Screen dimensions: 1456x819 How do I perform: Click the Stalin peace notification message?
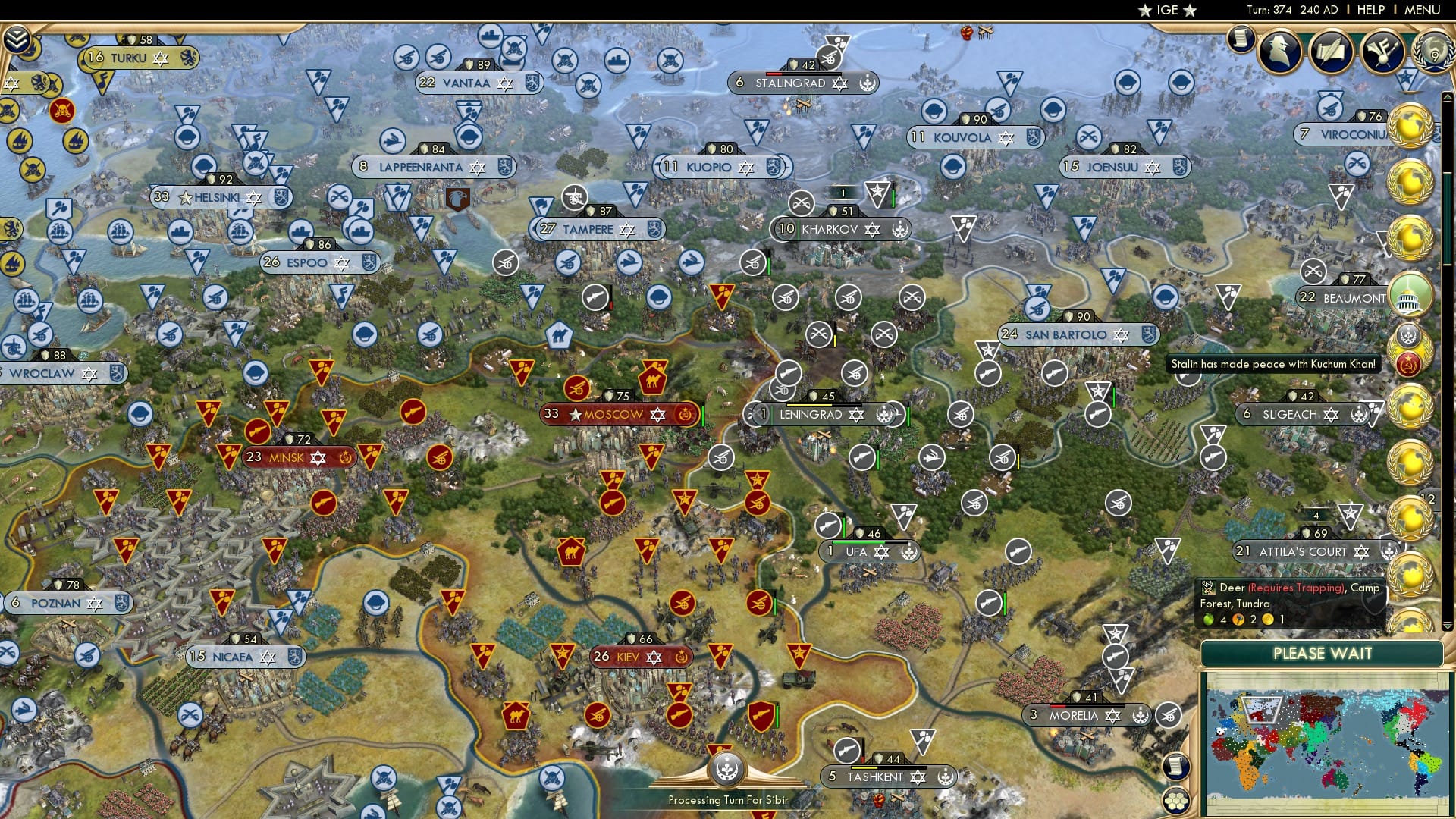[1274, 364]
